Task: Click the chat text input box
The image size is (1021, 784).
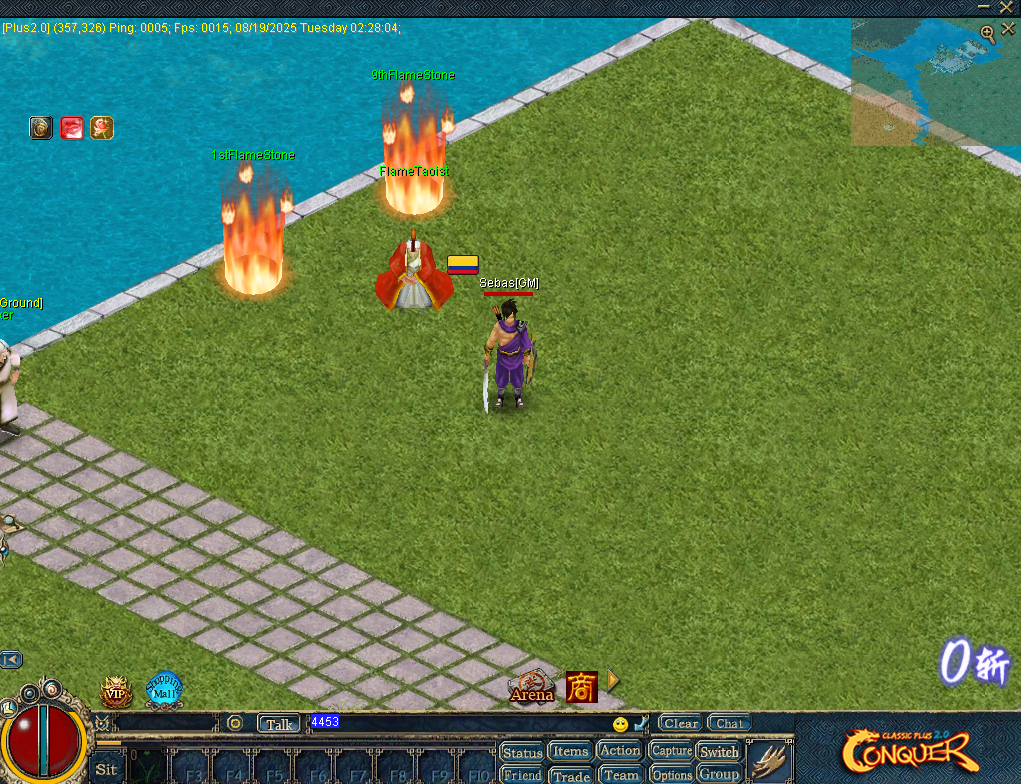Action: click(x=460, y=722)
